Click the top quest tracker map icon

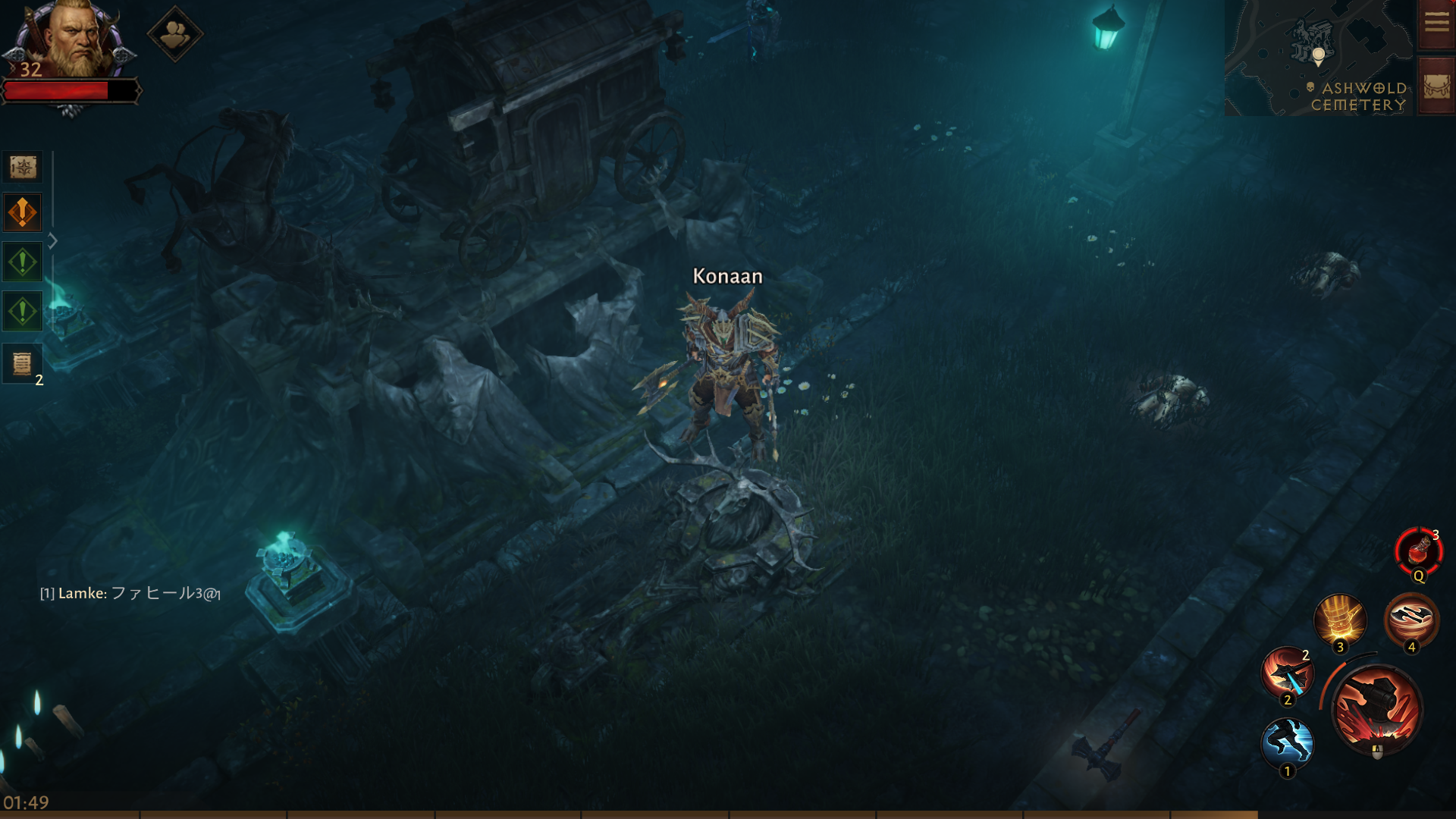[x=23, y=168]
